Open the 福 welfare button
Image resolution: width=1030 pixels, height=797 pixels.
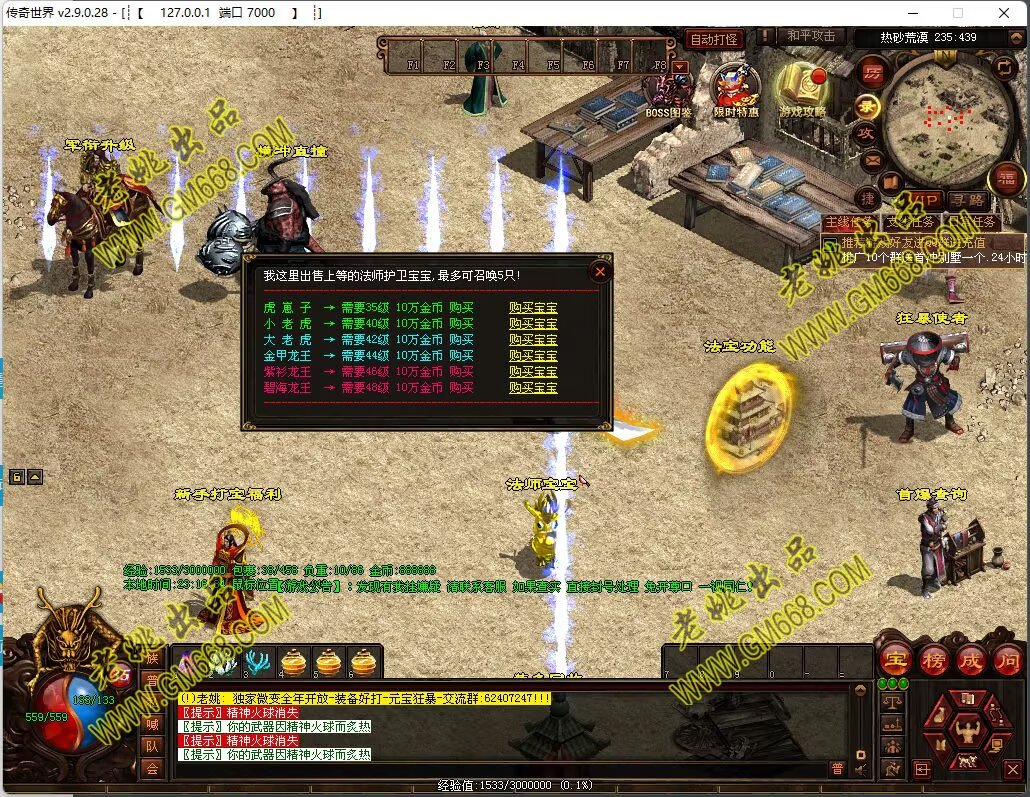[1006, 179]
